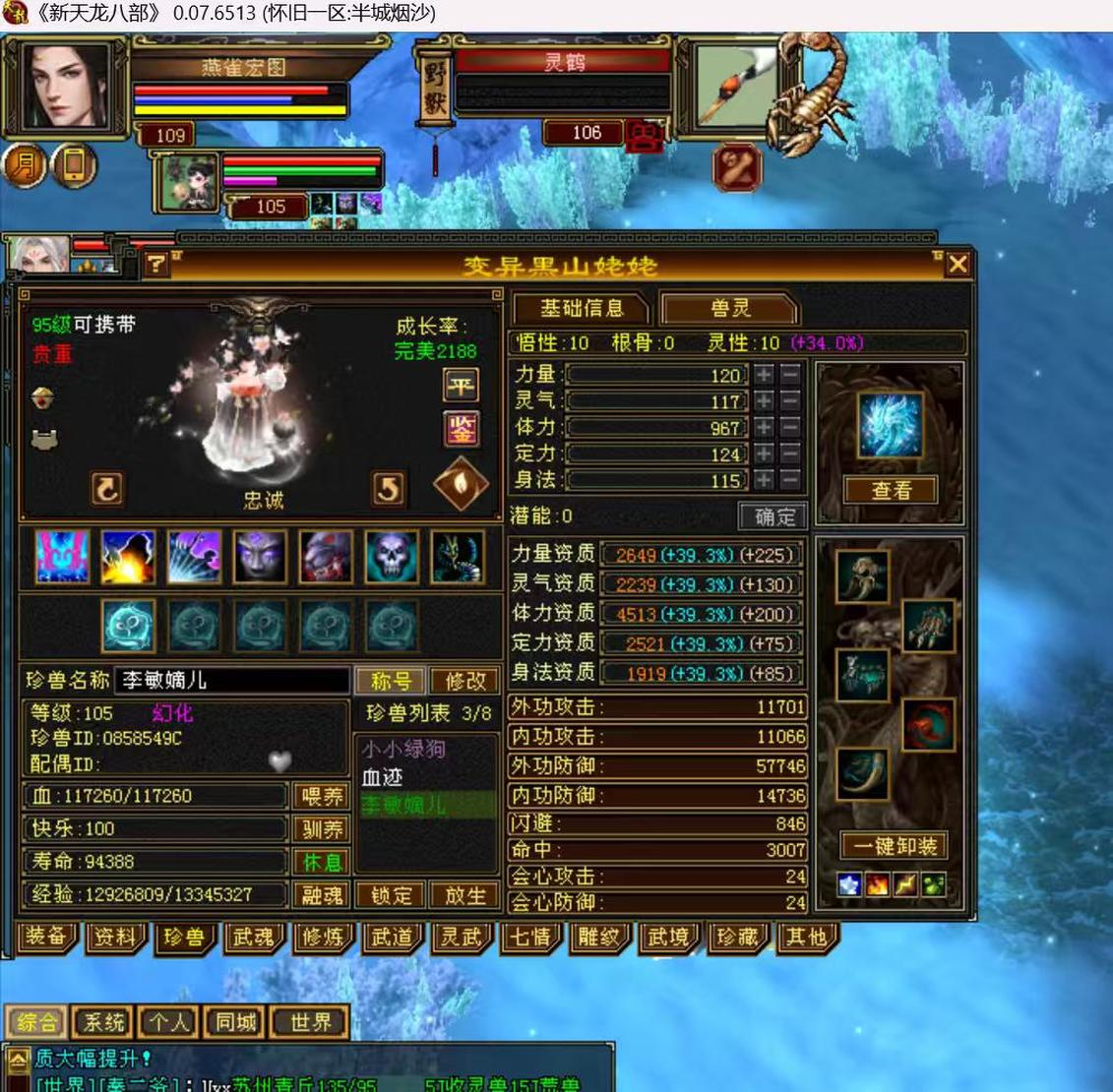Switch to the 世界 chat channel
The height and width of the screenshot is (1092, 1113).
[310, 1022]
